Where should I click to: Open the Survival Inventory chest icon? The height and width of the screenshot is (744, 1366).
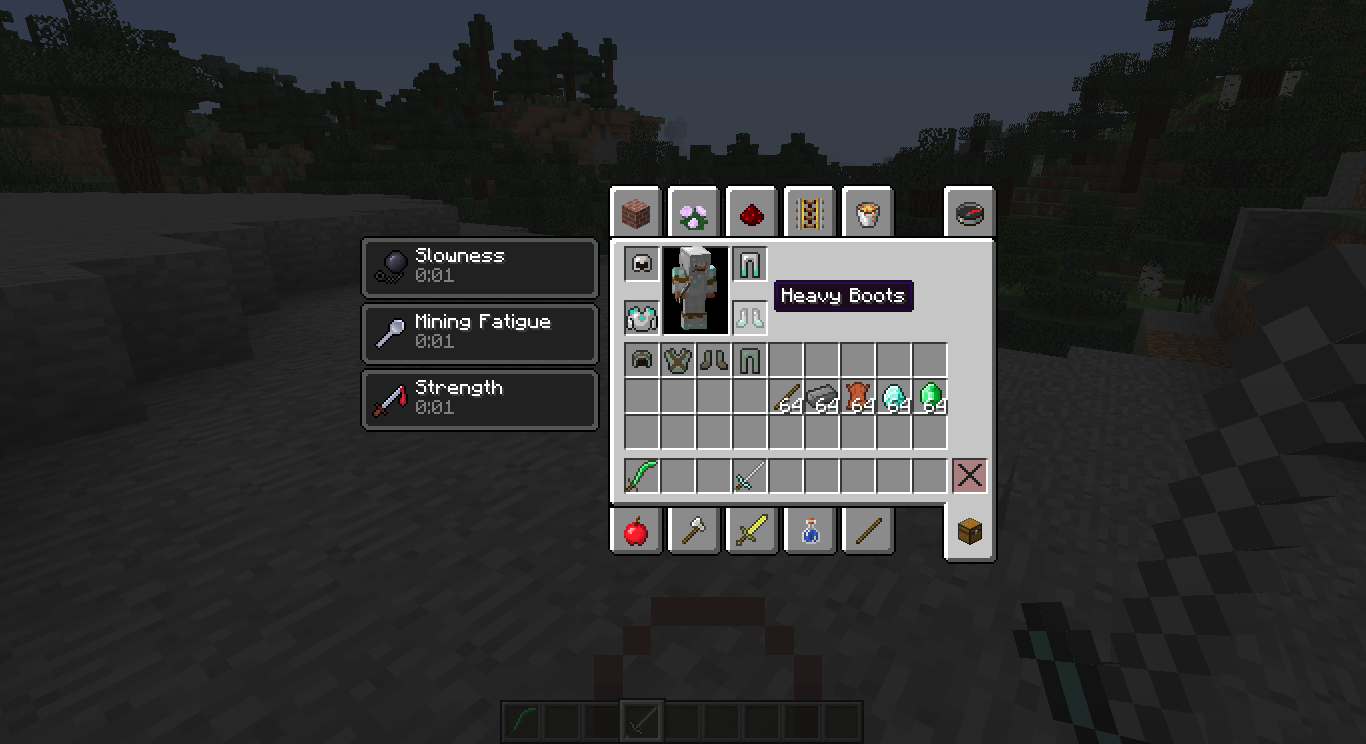[x=968, y=531]
